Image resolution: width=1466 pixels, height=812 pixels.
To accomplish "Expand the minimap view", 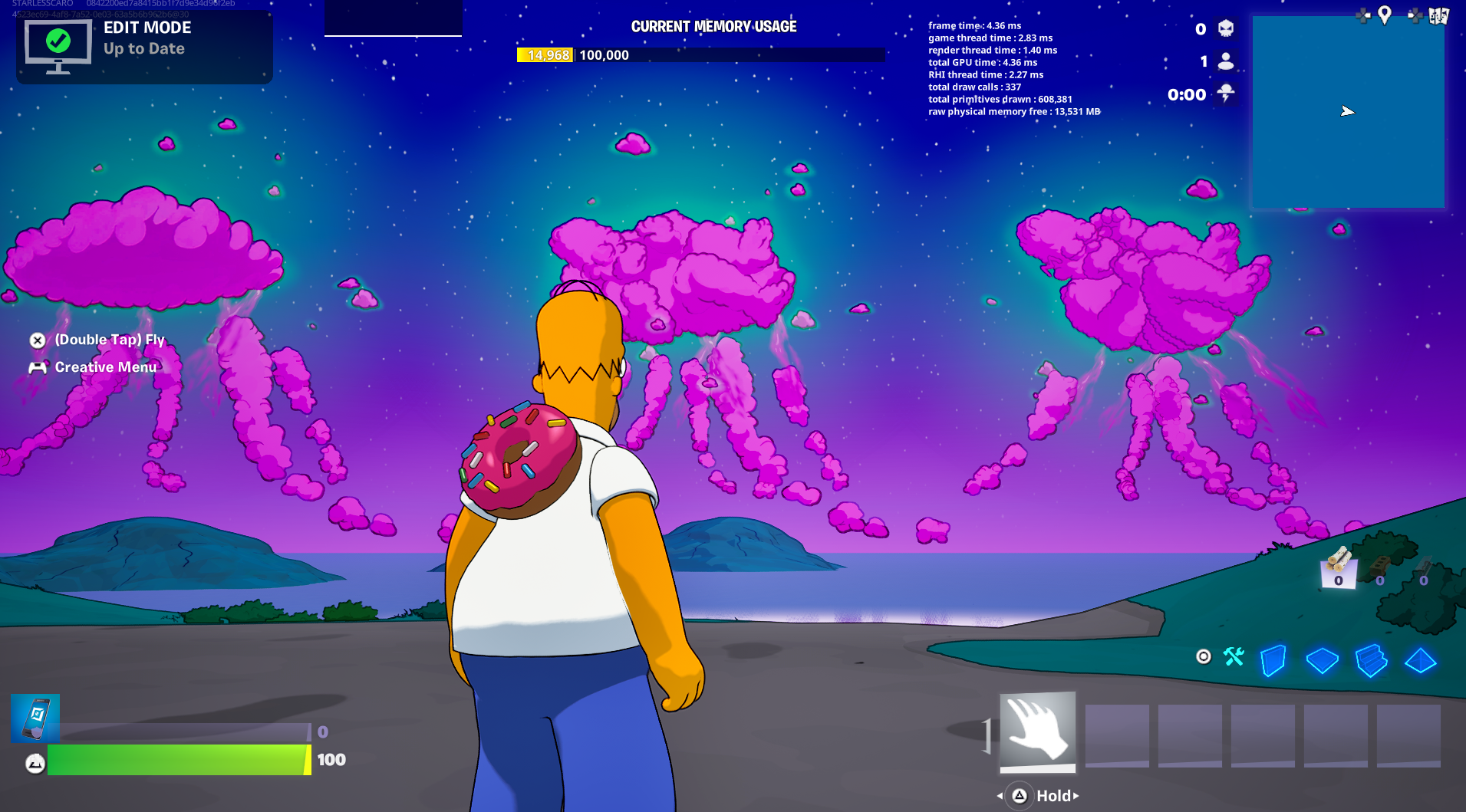I will coord(1348,111).
